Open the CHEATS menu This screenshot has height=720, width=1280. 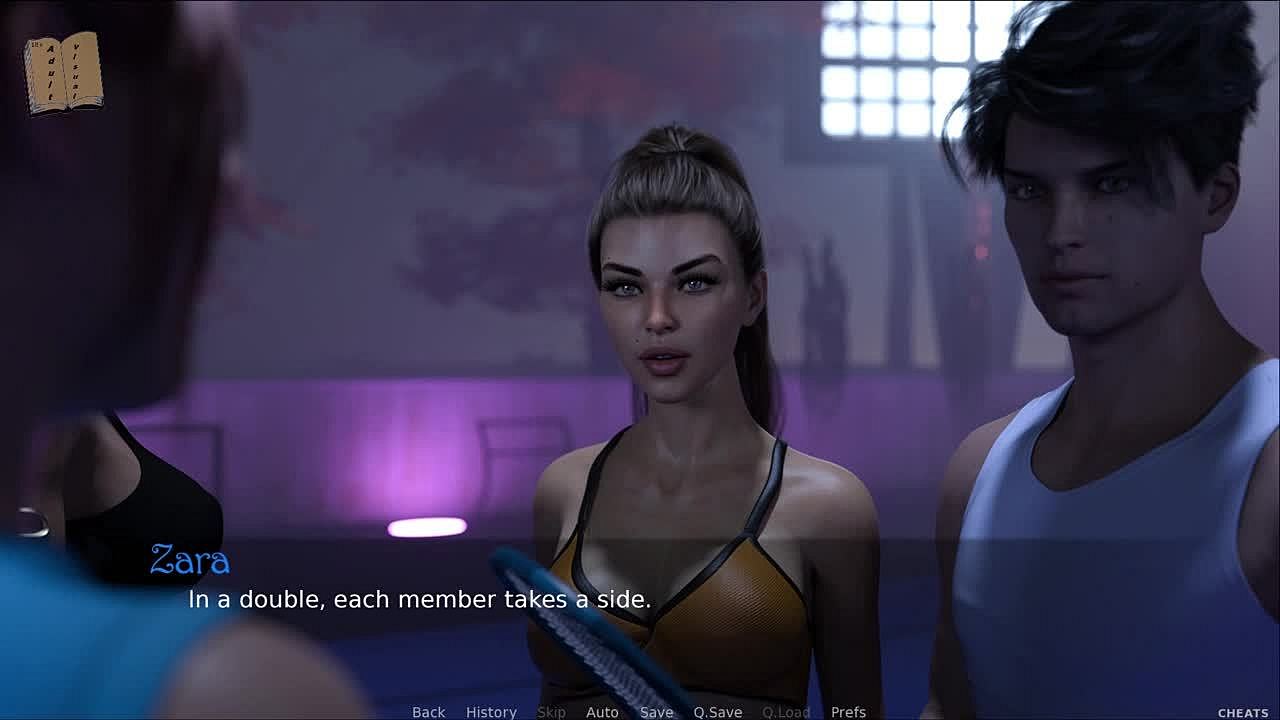1243,713
